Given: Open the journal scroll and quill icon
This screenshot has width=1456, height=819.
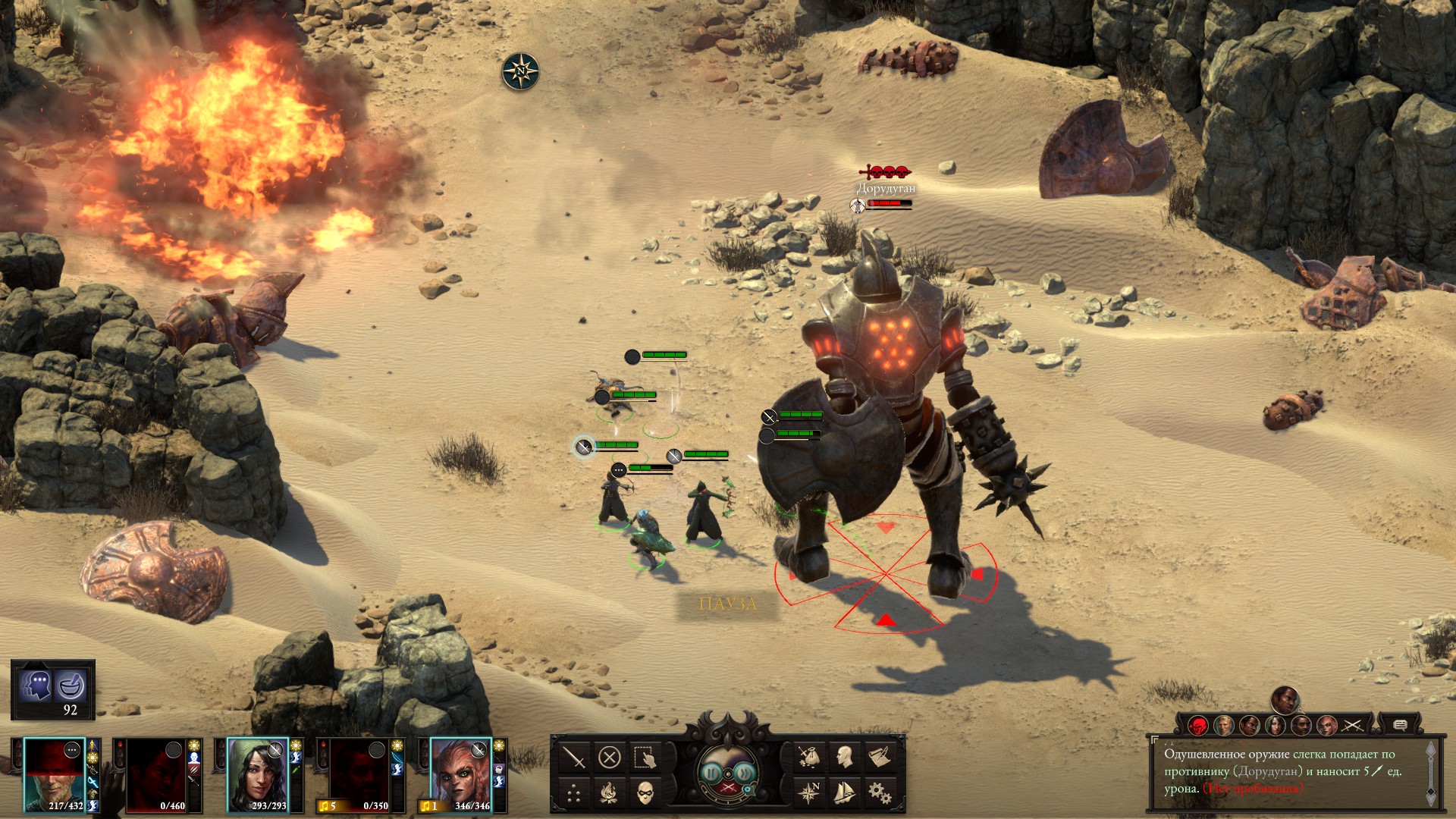Looking at the screenshot, I should (x=880, y=757).
